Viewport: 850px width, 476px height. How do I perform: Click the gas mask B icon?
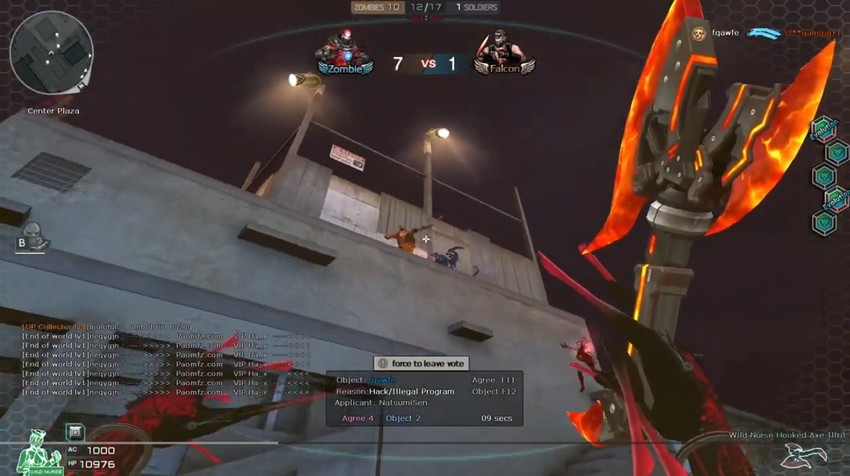32,236
